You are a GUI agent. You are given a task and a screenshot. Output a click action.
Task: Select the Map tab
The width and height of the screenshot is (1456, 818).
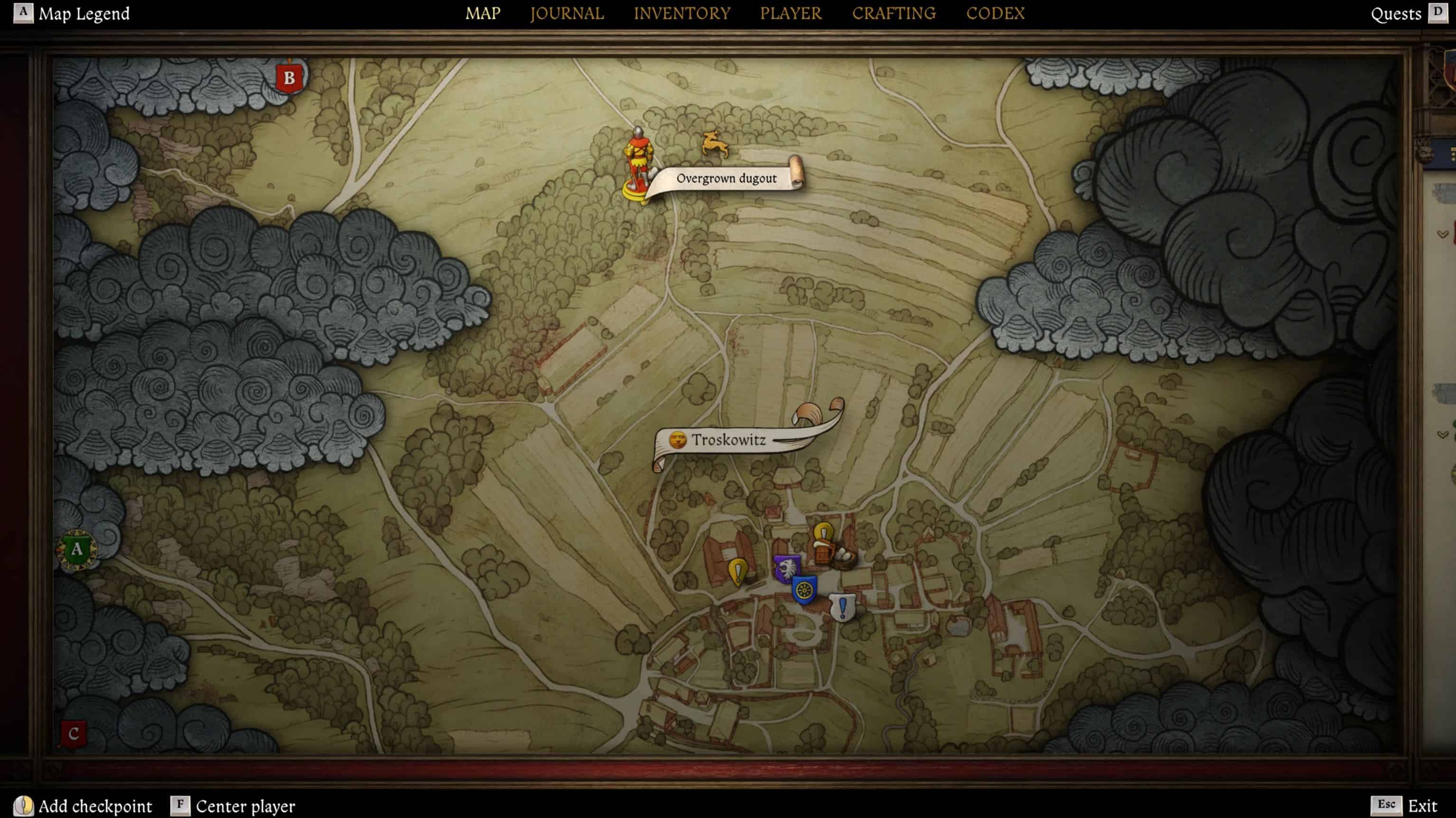(x=482, y=14)
